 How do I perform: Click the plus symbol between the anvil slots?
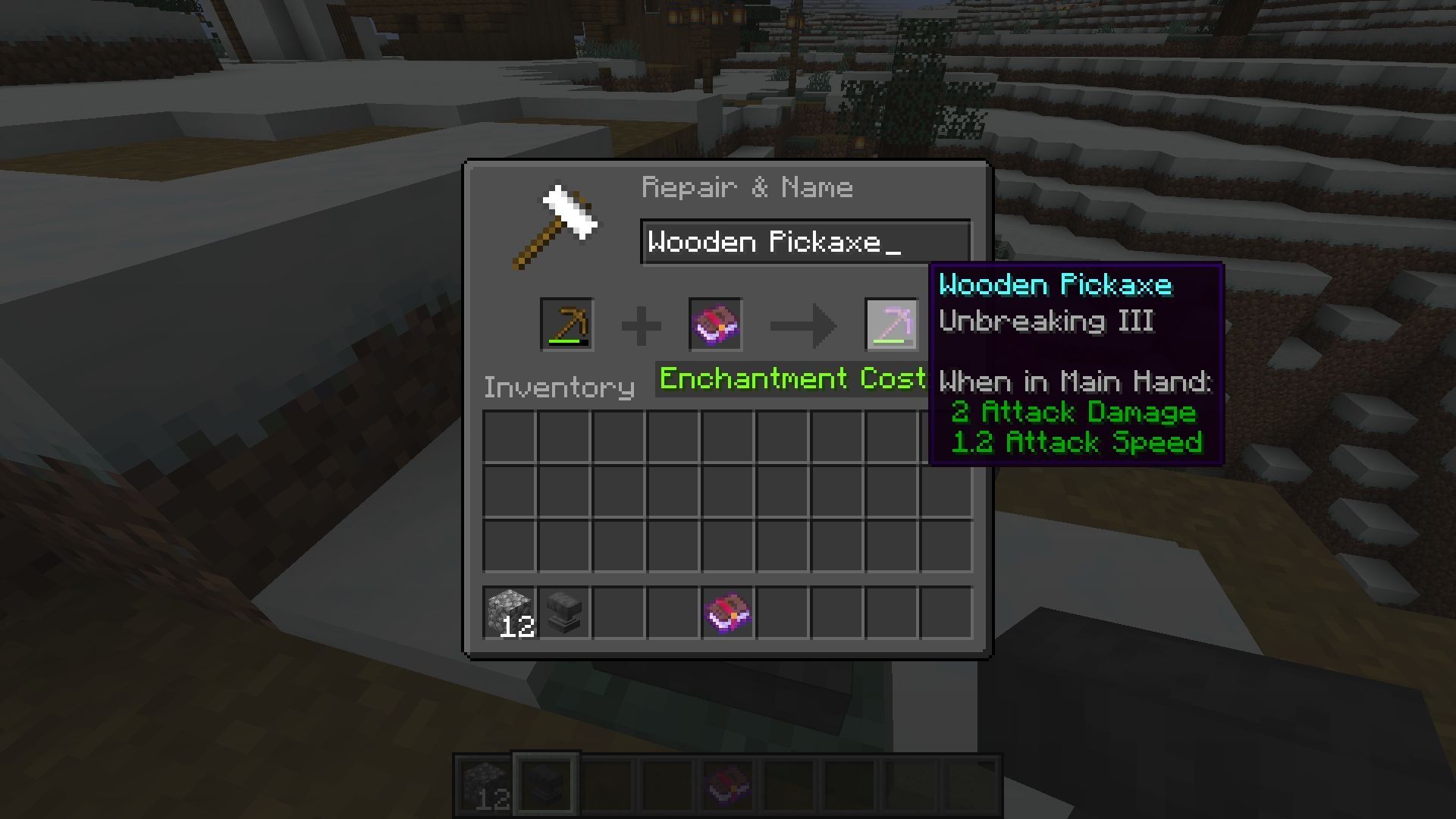click(641, 325)
